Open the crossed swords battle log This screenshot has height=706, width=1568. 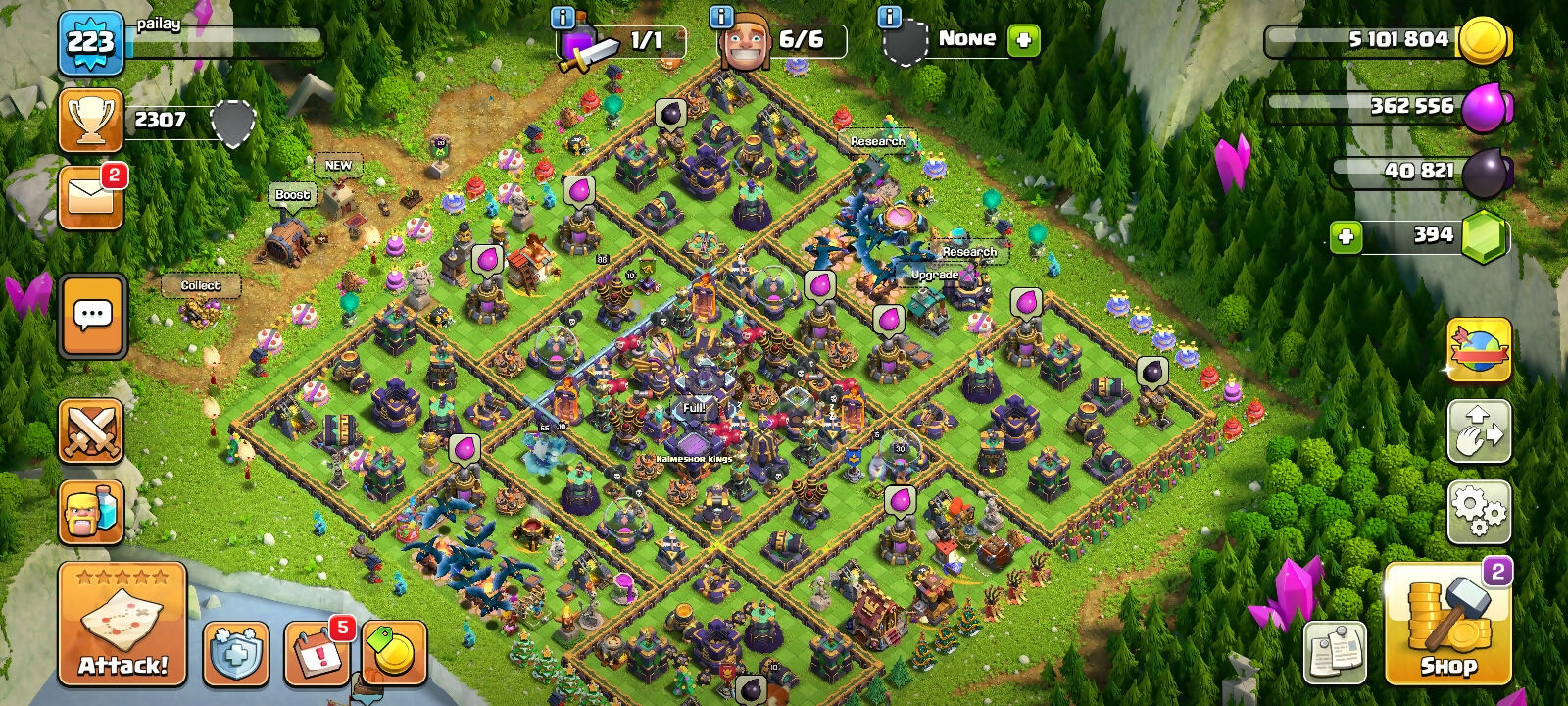(x=91, y=430)
